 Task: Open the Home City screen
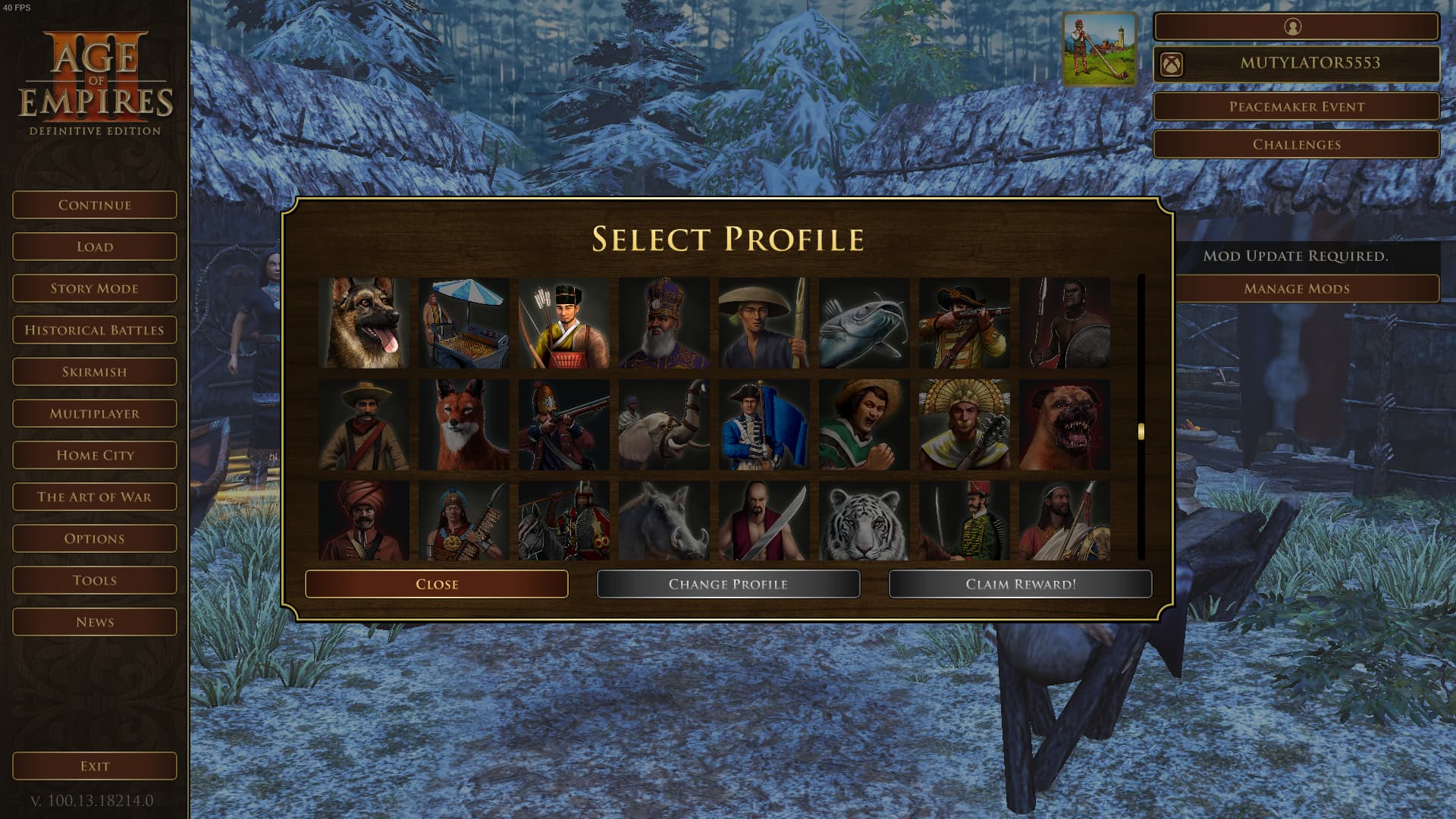(95, 455)
